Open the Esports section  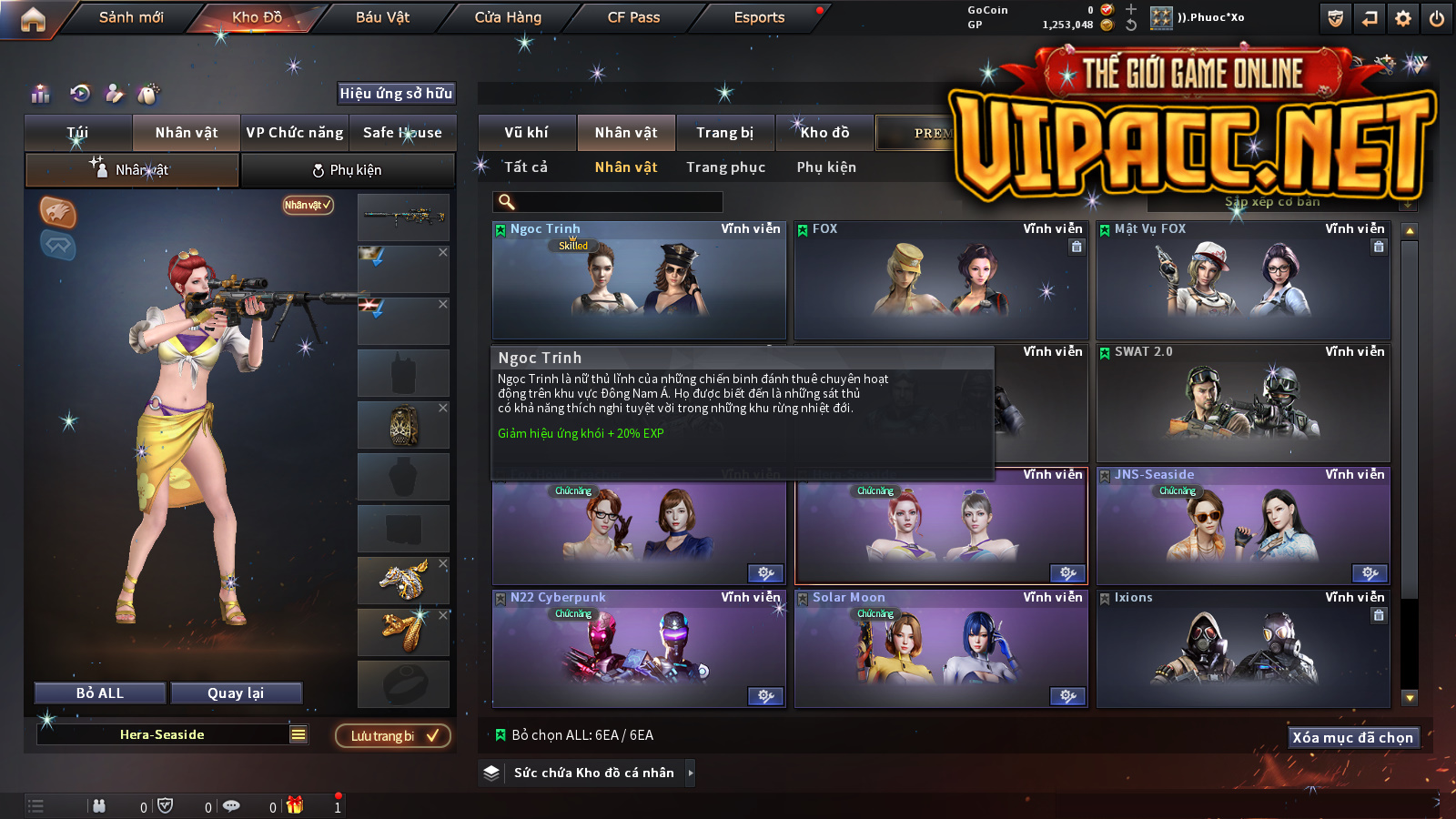tap(759, 17)
